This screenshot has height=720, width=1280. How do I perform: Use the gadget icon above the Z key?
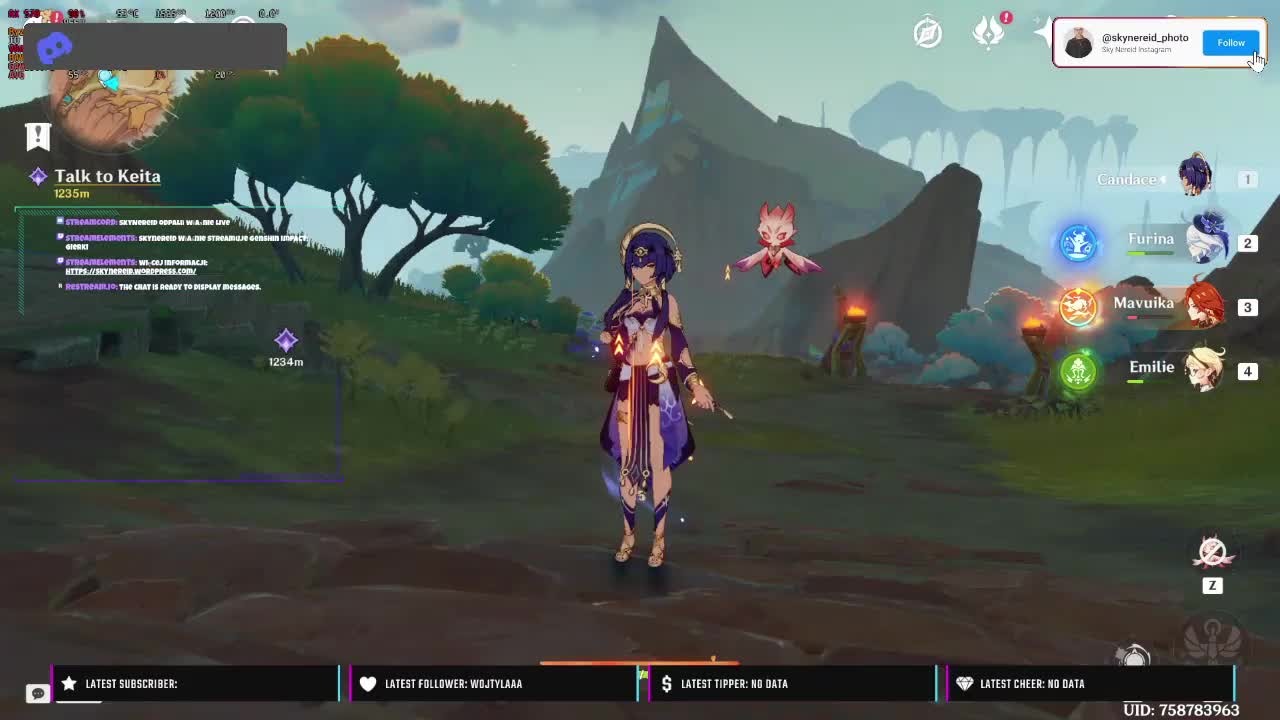point(1212,551)
